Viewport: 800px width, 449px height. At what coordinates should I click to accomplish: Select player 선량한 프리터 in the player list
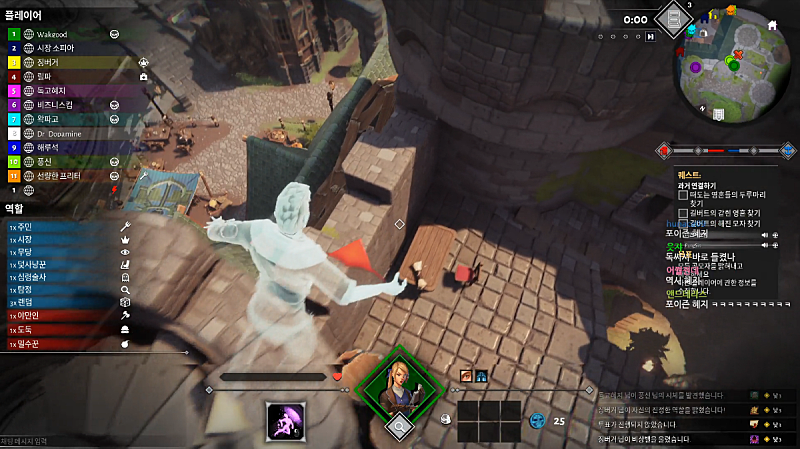(60, 175)
